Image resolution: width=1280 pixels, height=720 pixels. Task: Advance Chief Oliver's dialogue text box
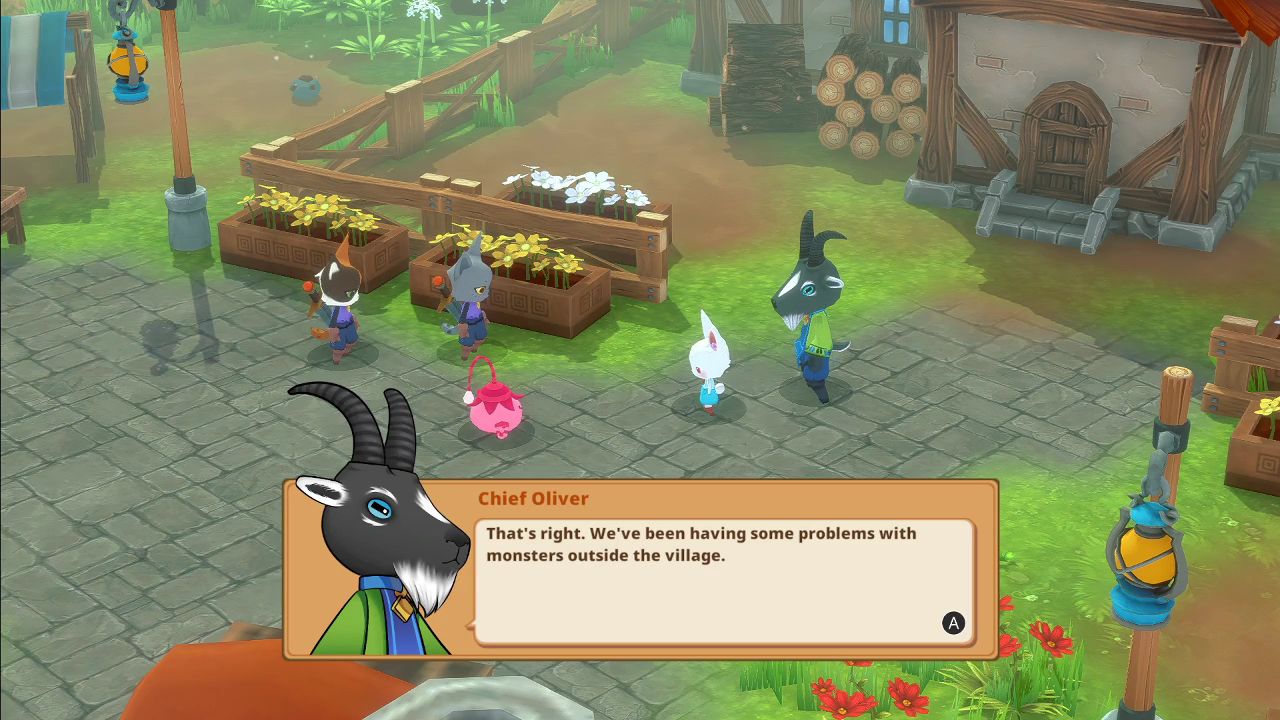tap(953, 624)
